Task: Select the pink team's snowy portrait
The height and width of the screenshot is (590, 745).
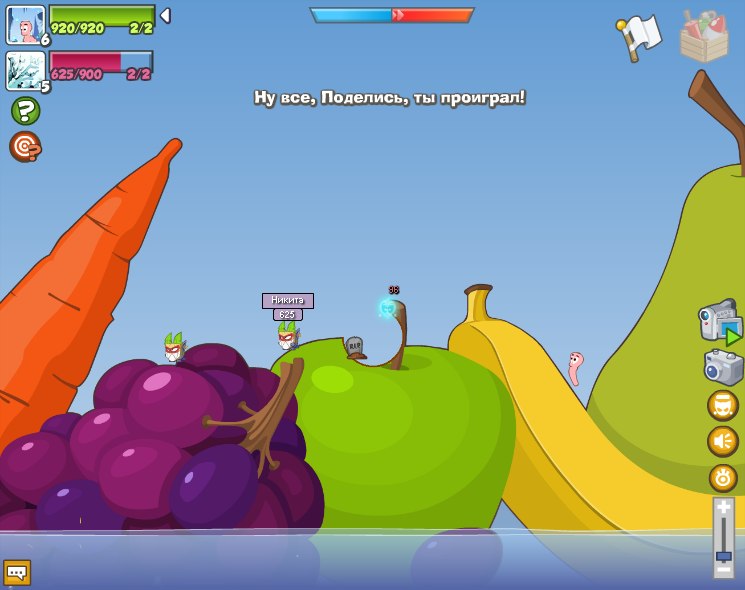Action: 25,71
